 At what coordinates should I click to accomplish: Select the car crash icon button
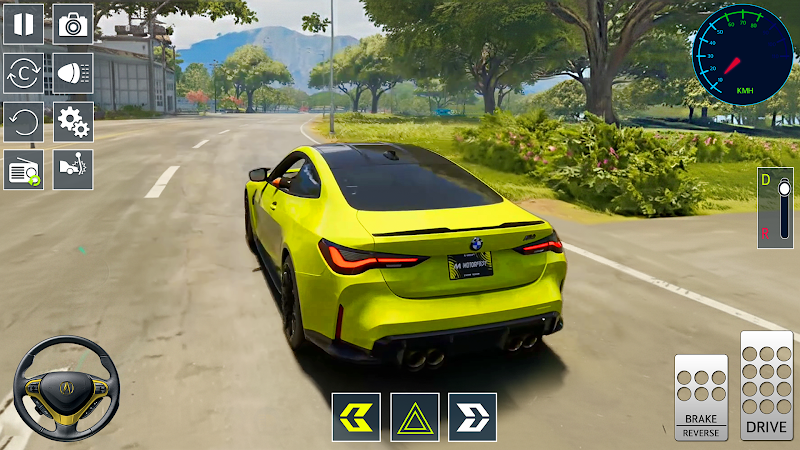click(73, 170)
